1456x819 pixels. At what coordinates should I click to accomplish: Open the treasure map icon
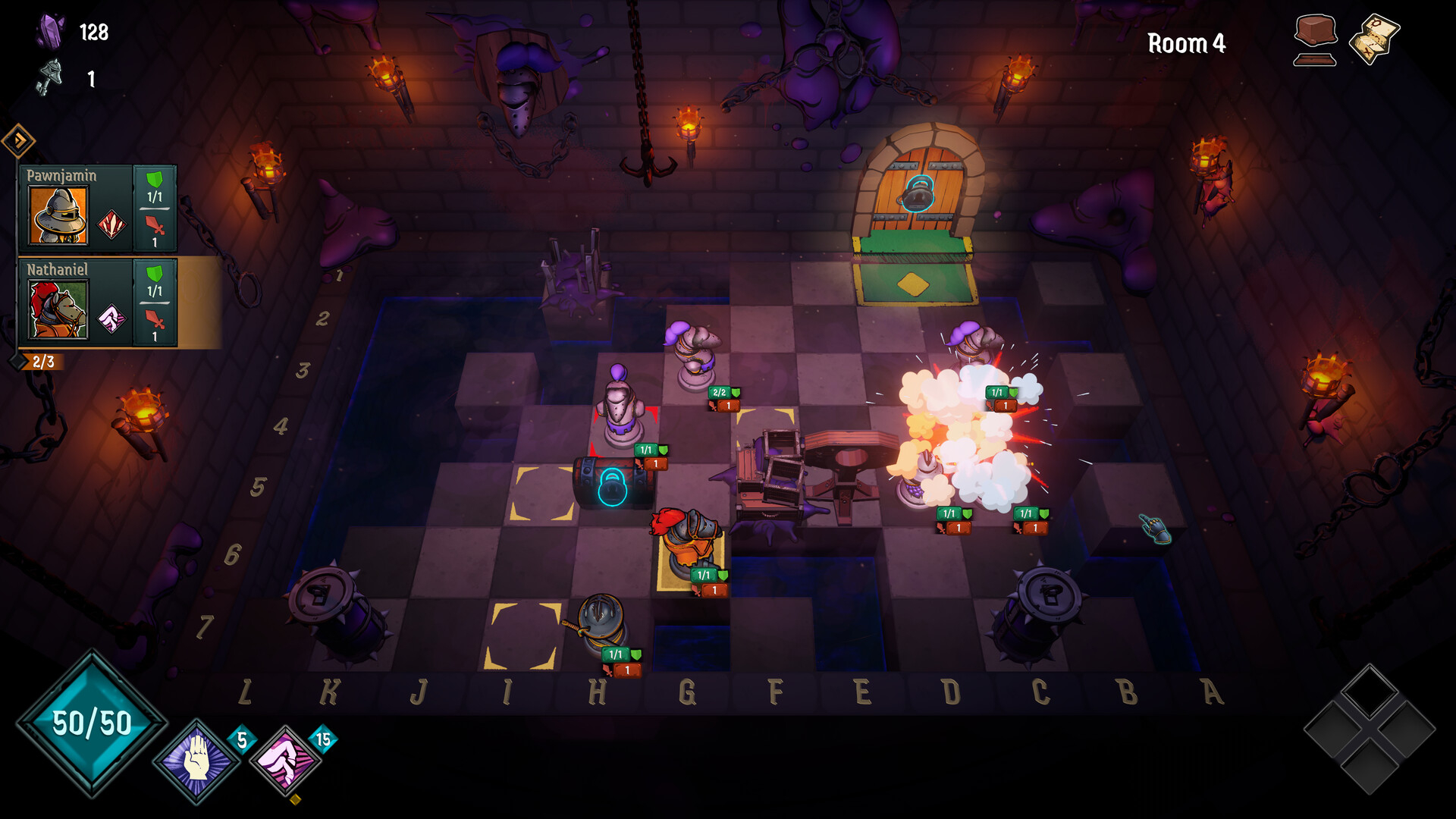pyautogui.click(x=1374, y=38)
